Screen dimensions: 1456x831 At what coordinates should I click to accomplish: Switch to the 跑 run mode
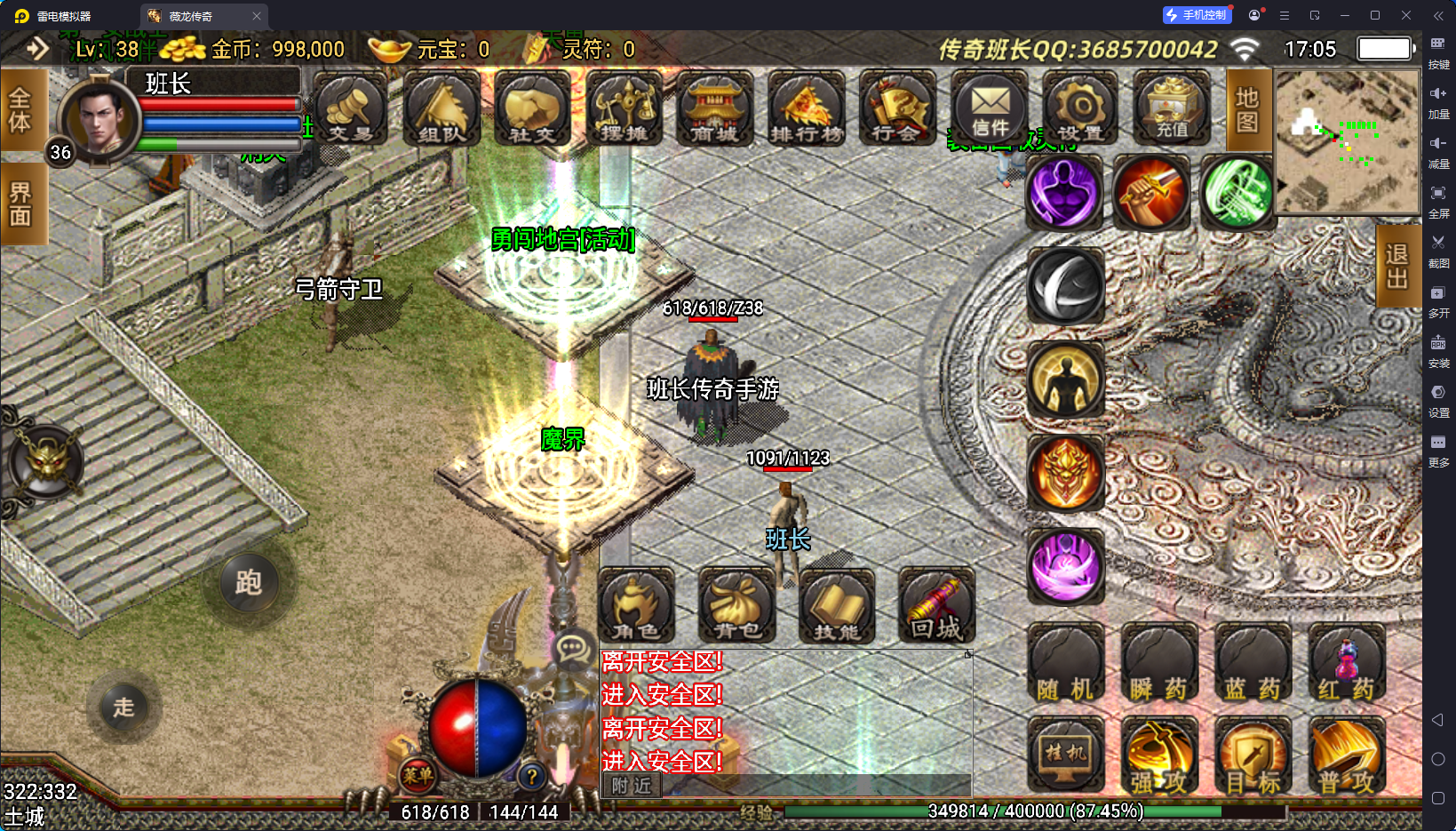point(248,583)
